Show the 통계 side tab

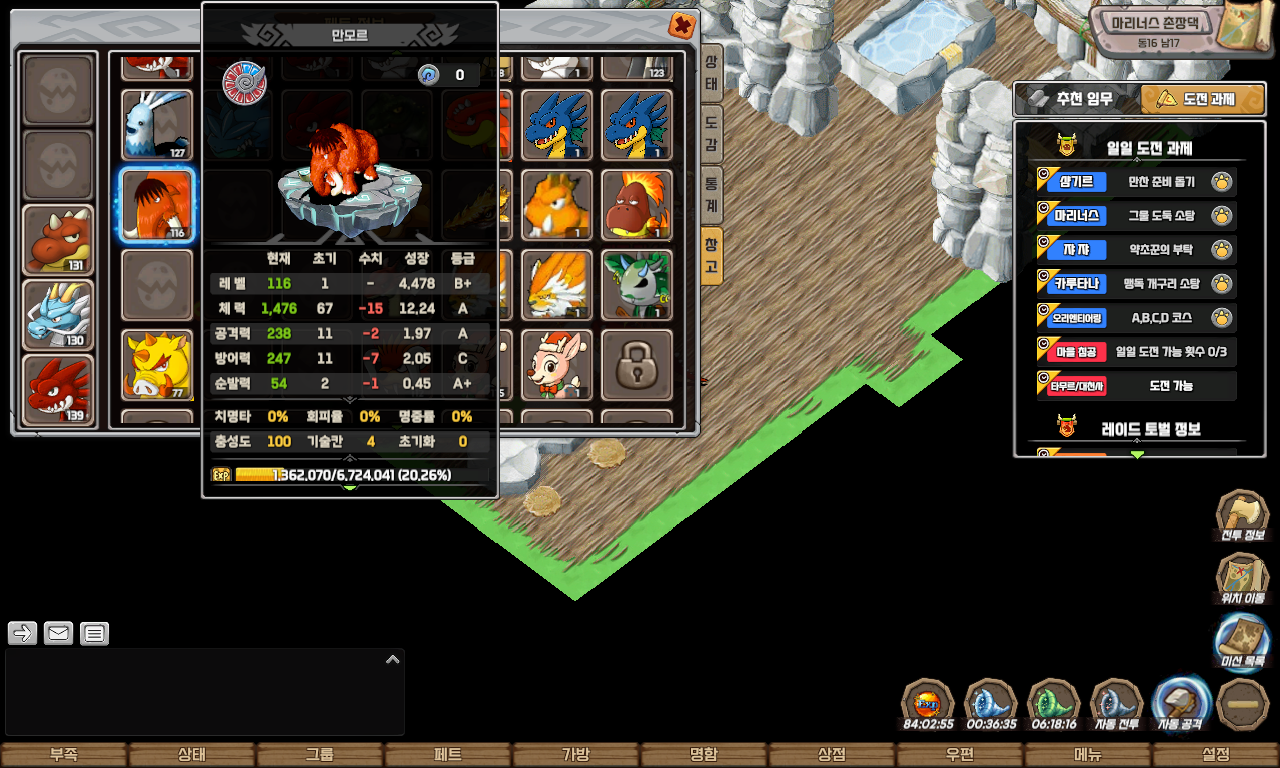tap(711, 192)
